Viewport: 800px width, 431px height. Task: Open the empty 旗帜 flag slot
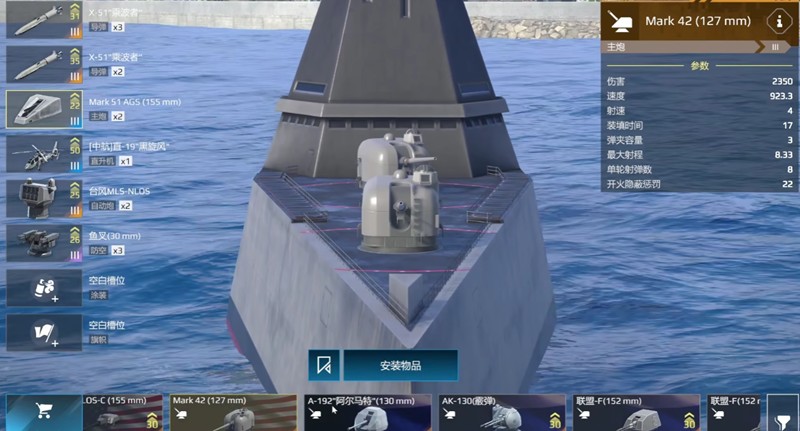(44, 332)
